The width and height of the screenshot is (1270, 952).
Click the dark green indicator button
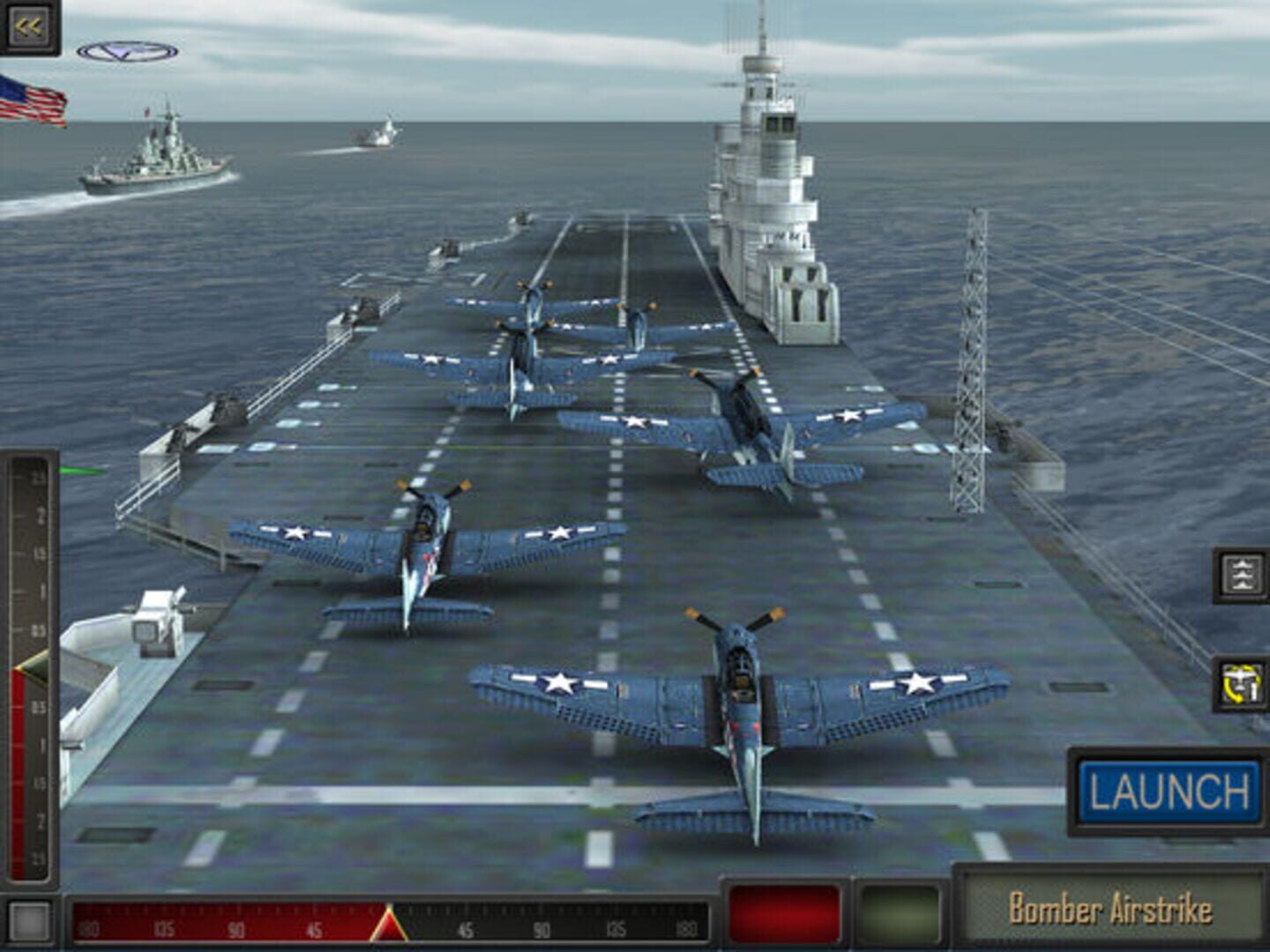tap(900, 915)
